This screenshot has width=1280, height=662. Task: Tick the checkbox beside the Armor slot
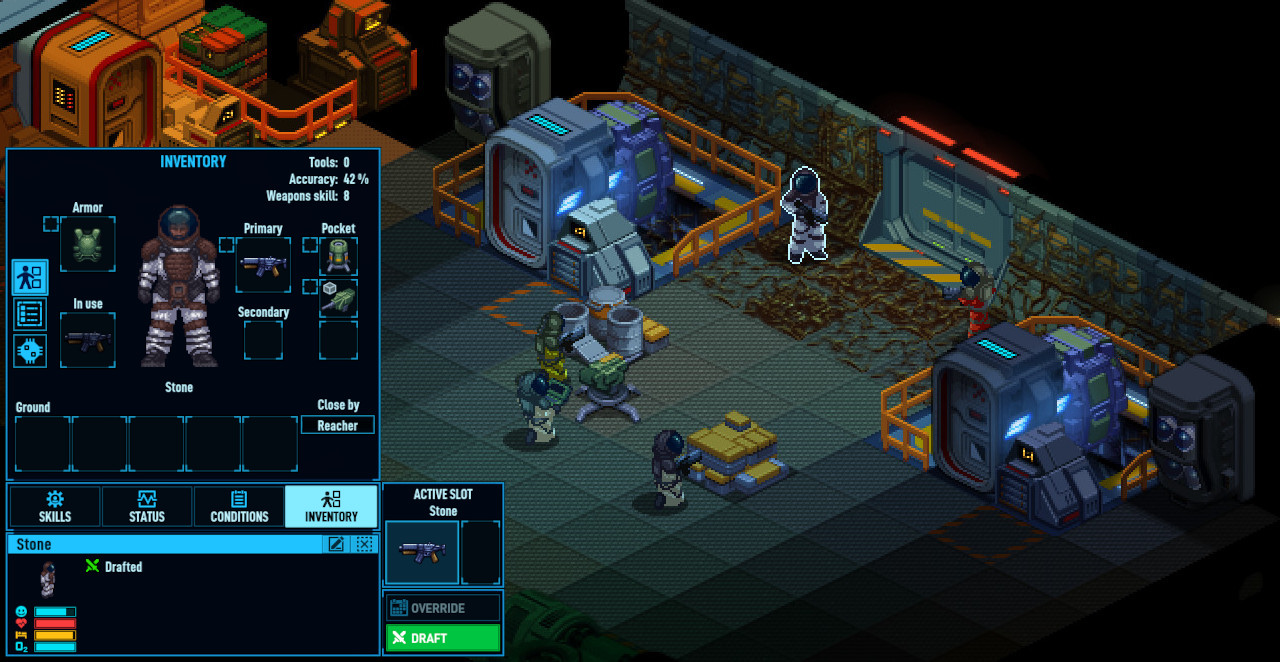50,224
